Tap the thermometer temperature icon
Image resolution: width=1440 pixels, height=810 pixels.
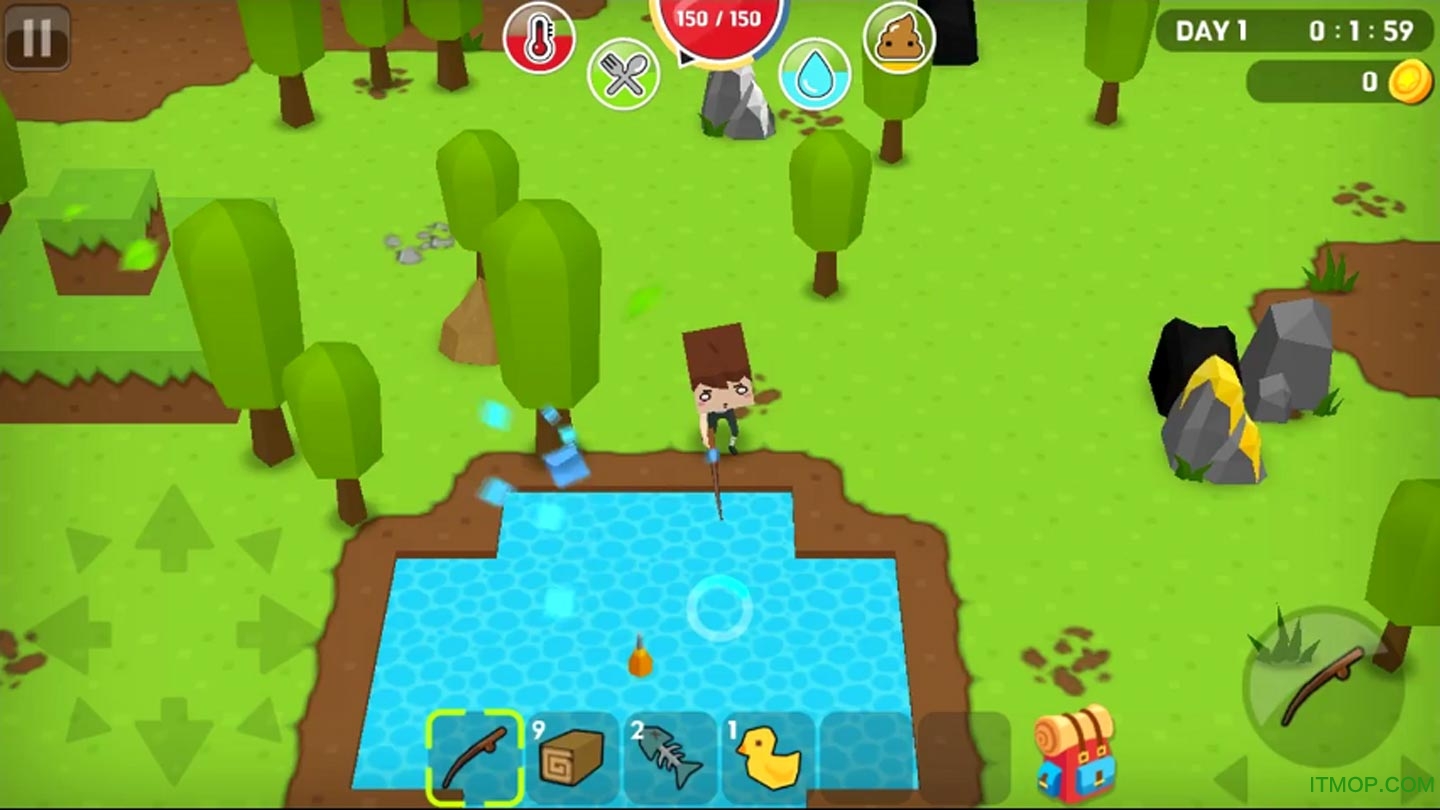coord(539,38)
